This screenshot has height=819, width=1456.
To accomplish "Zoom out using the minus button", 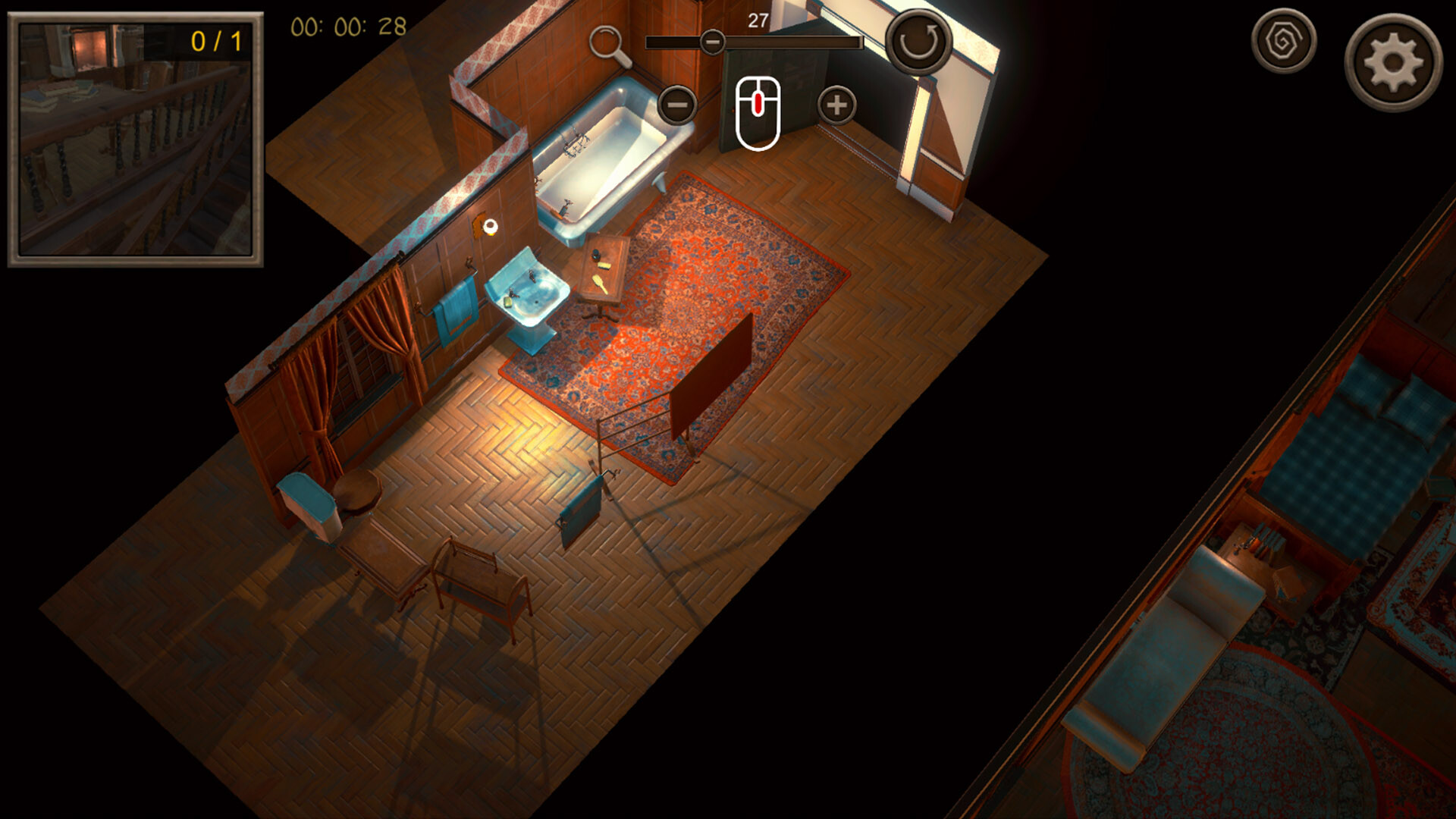I will point(677,104).
